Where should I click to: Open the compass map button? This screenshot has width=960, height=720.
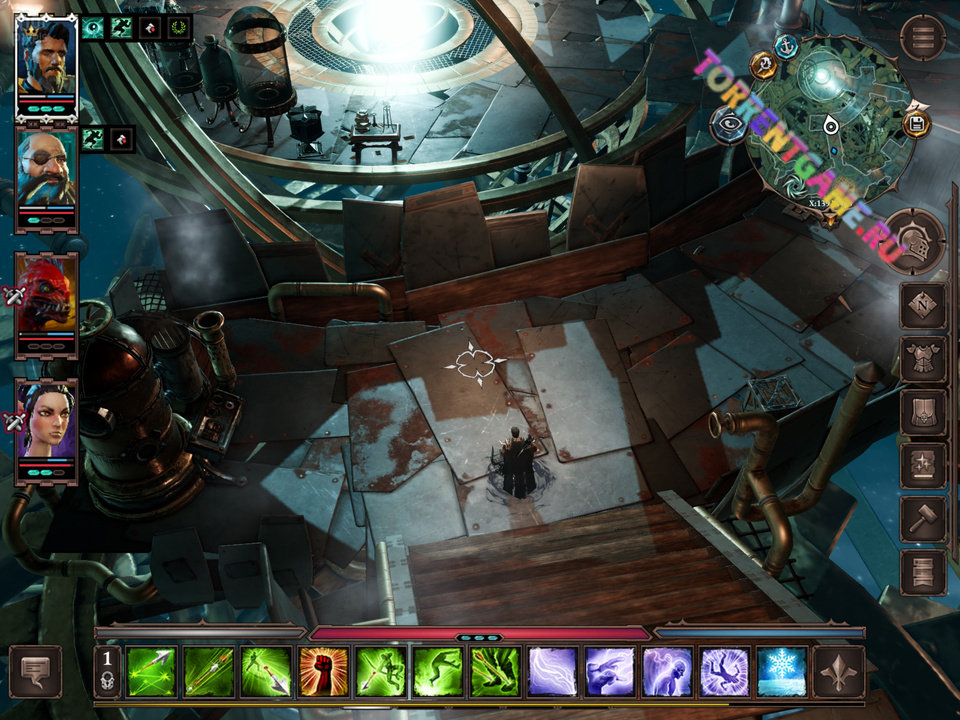point(922,306)
